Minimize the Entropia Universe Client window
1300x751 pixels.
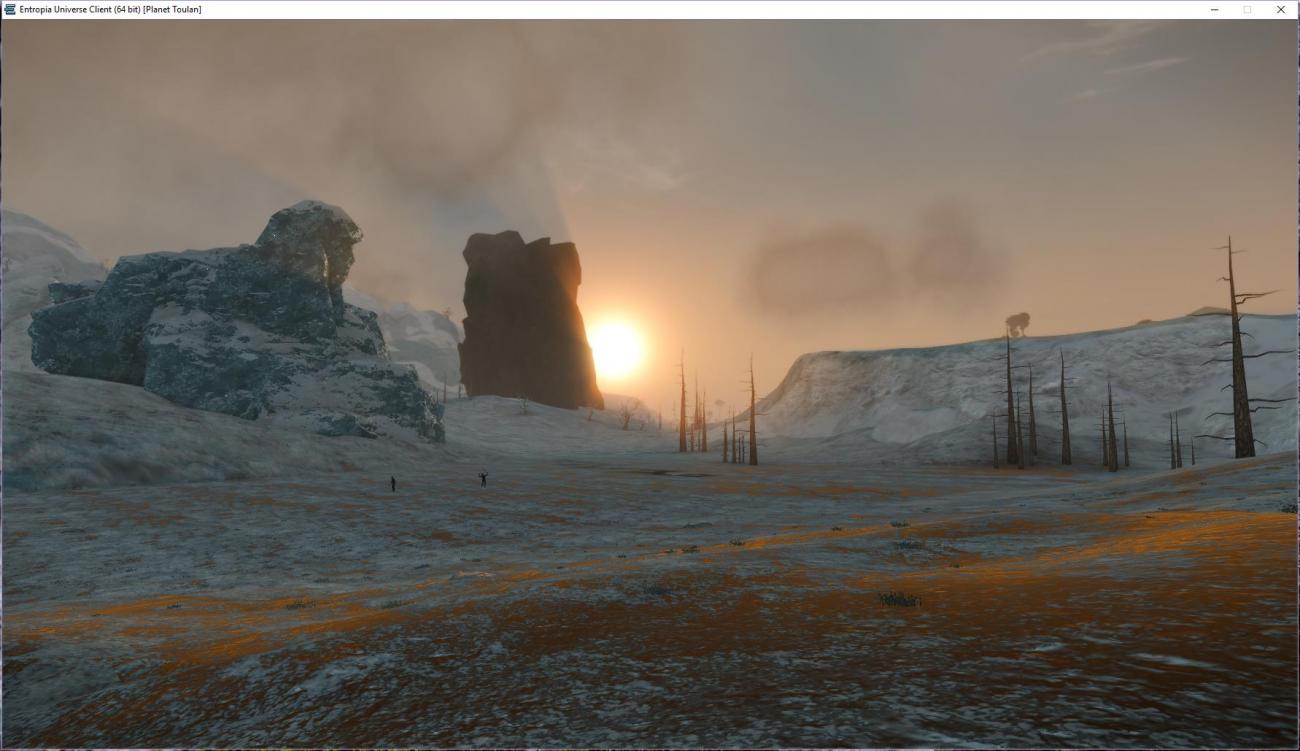coord(1214,9)
